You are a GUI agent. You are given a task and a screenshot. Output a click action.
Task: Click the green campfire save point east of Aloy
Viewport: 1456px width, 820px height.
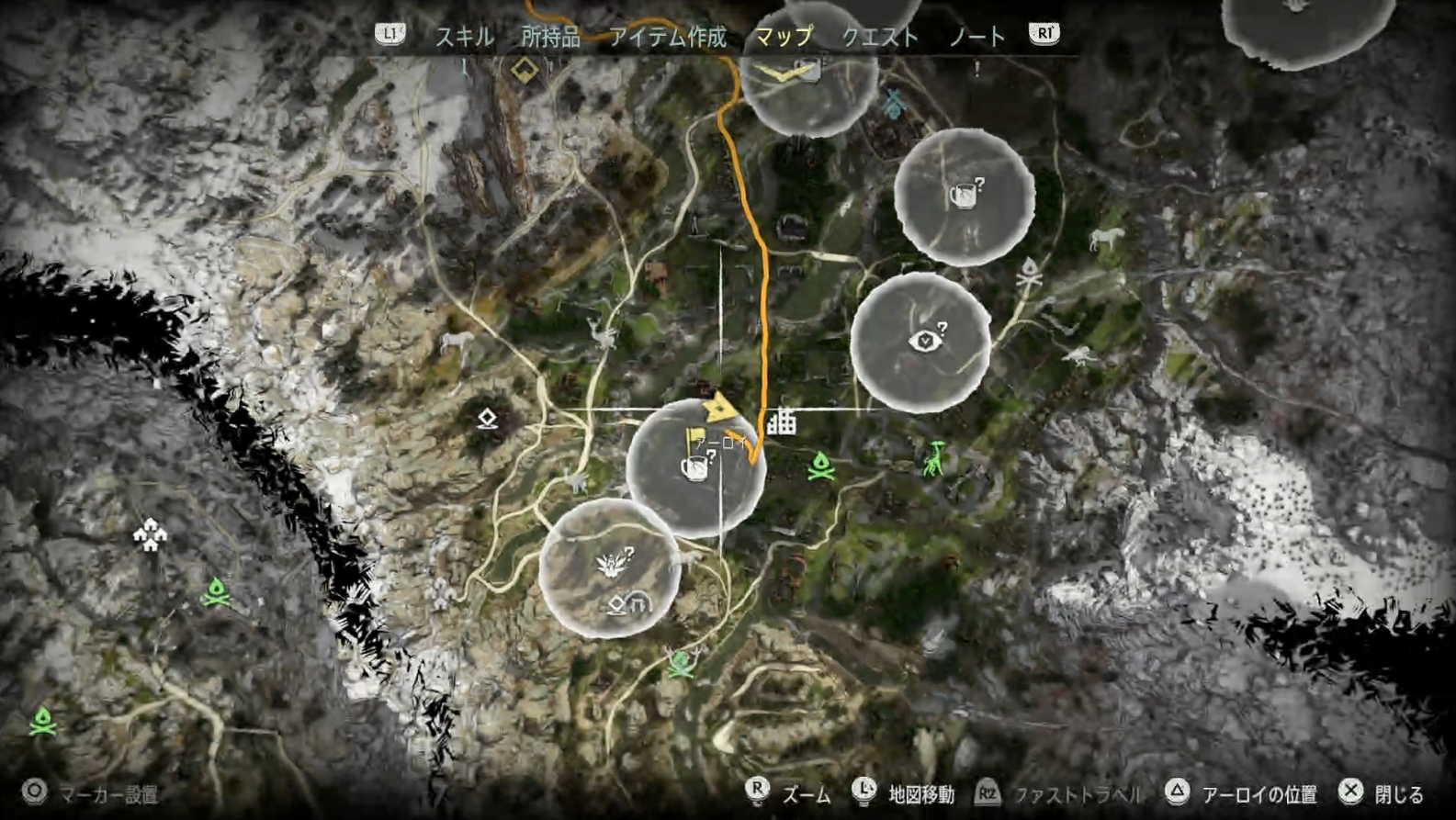tap(820, 467)
